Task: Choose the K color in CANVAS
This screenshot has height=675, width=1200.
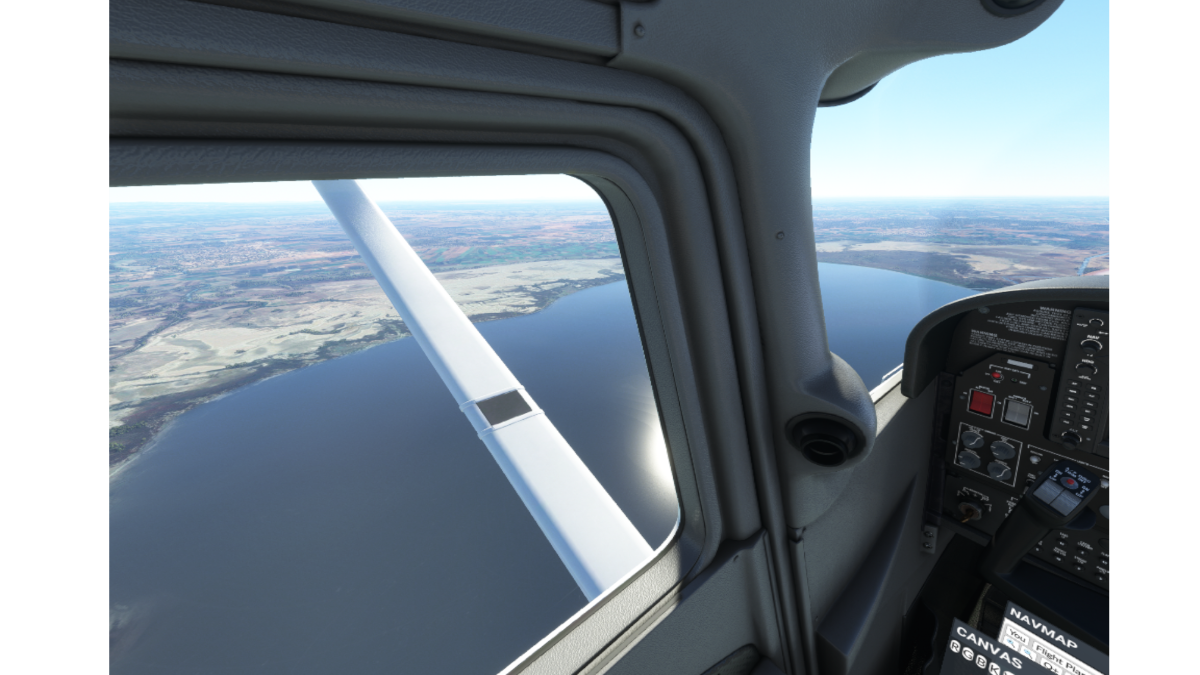Action: (x=993, y=668)
